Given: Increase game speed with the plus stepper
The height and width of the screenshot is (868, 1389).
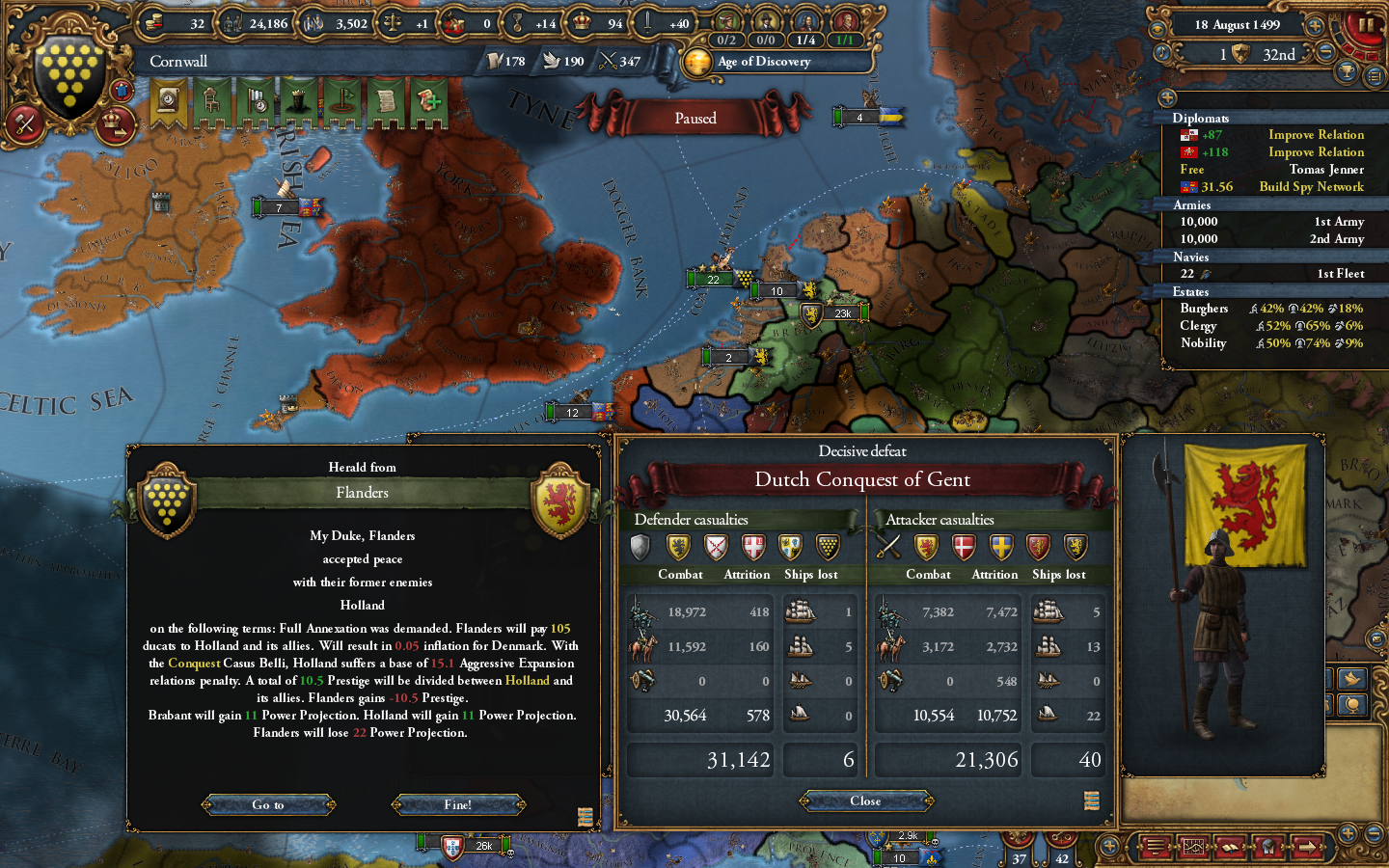Looking at the screenshot, I should (1314, 26).
